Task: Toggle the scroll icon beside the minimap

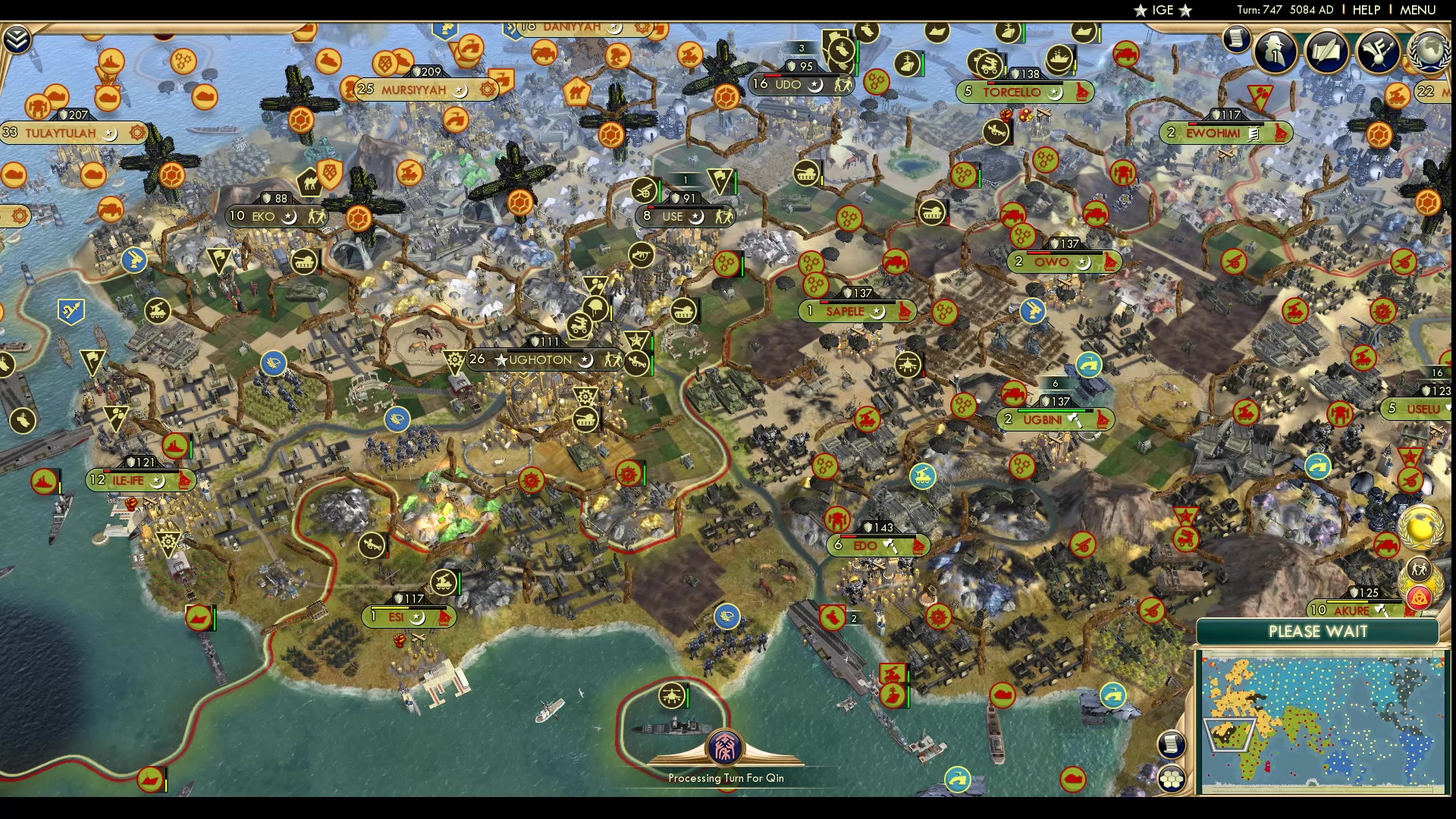Action: click(1172, 745)
